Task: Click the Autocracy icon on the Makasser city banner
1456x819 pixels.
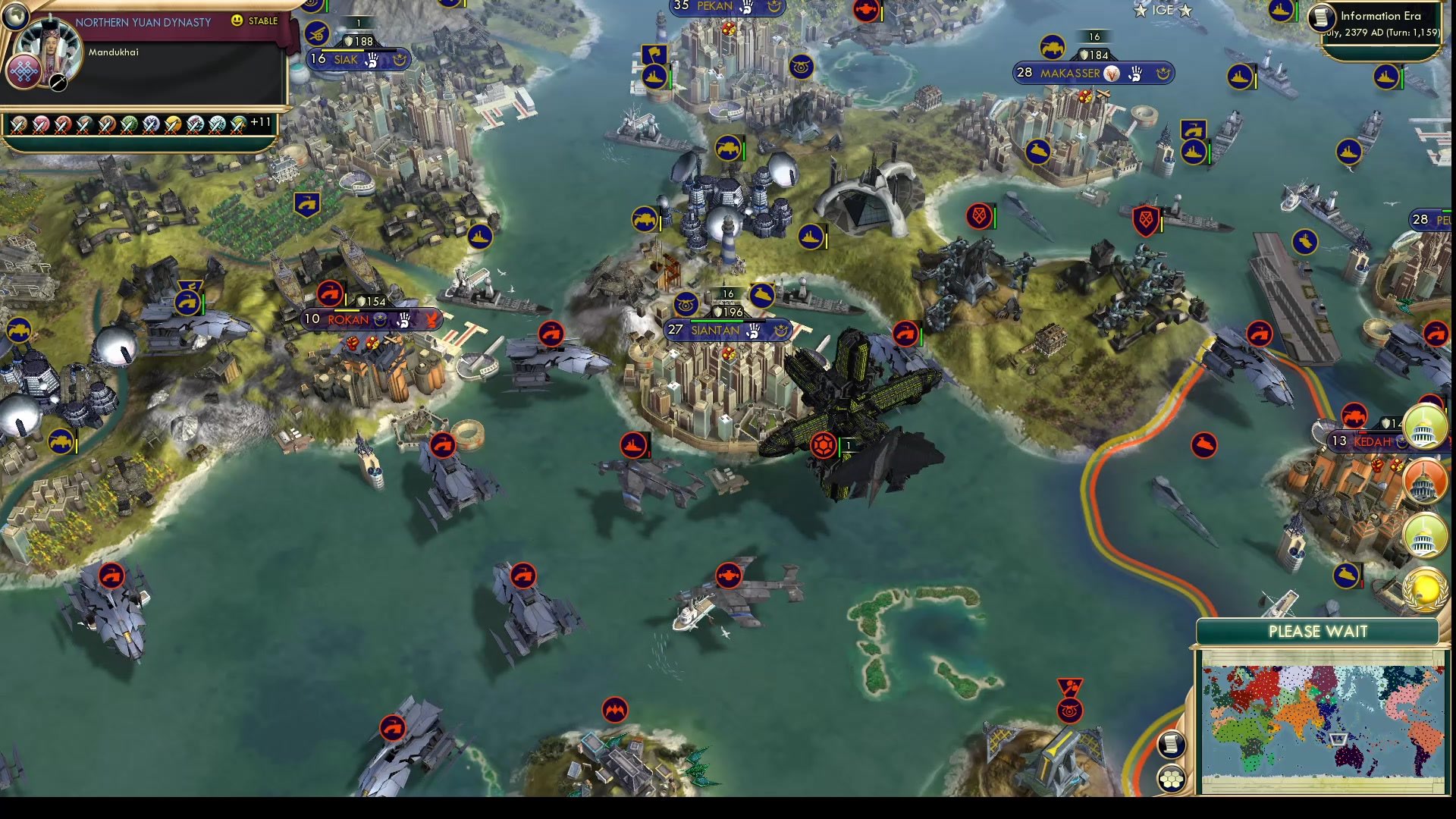Action: [1112, 74]
